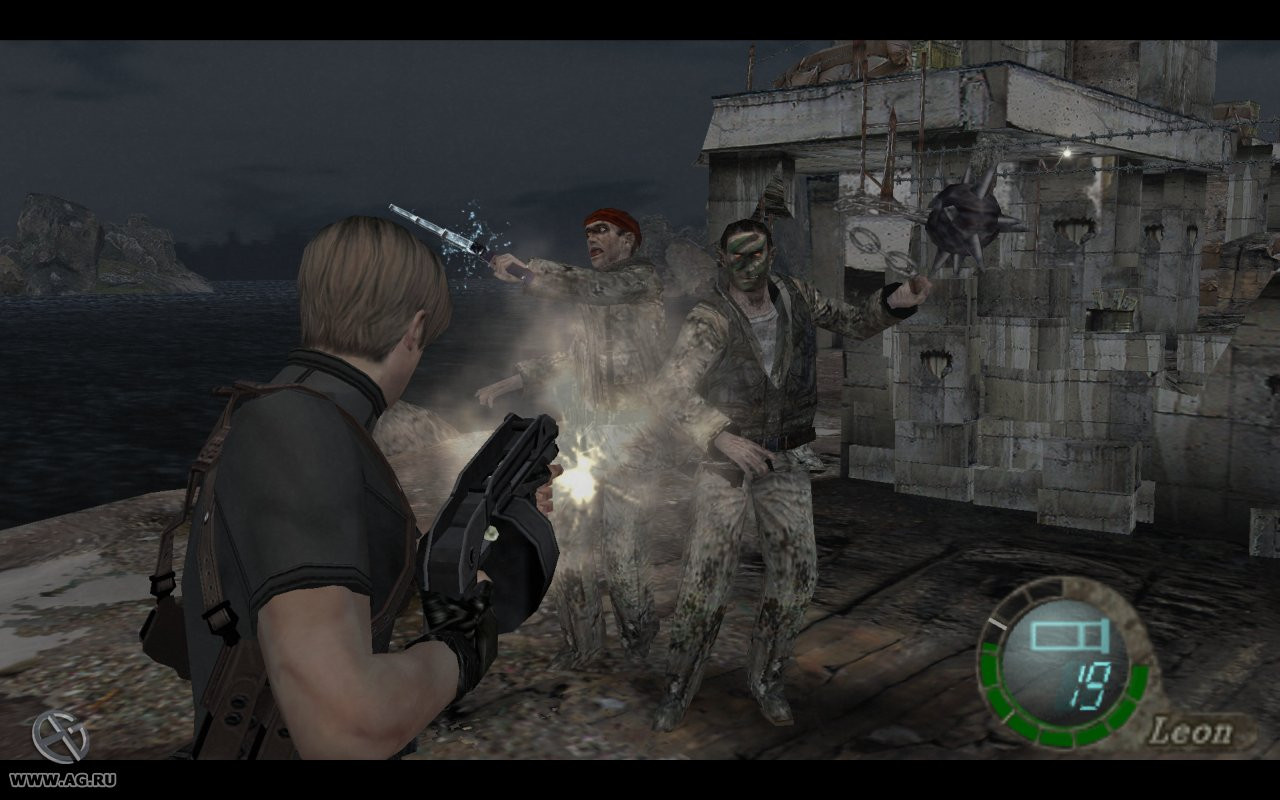This screenshot has width=1280, height=800.
Task: Click the AG.ru watermark logo
Action: click(x=60, y=738)
